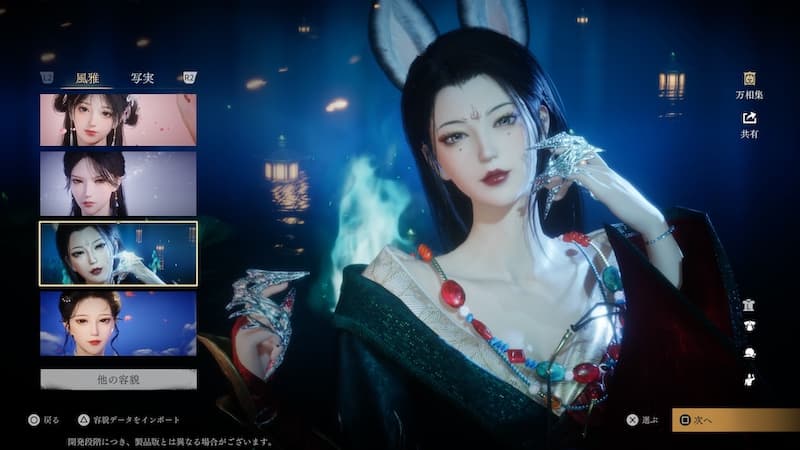Open the 他の容貌 more appearances button
The width and height of the screenshot is (800, 450).
point(118,378)
